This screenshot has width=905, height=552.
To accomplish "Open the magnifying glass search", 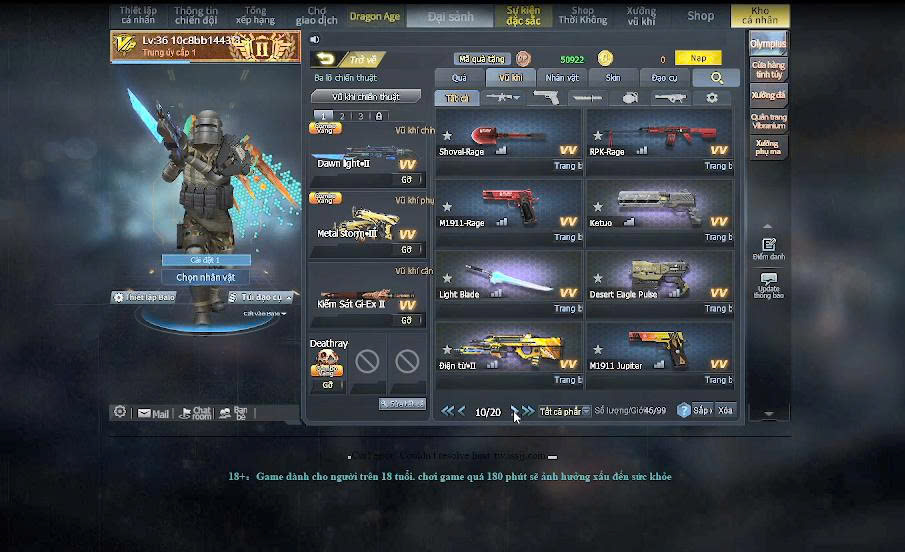I will coord(716,78).
